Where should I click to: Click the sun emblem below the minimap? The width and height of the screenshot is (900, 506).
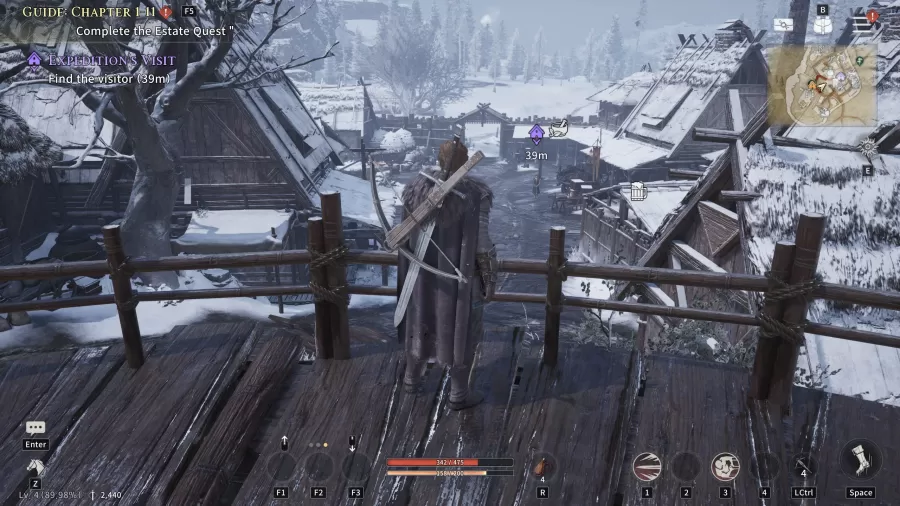866,147
